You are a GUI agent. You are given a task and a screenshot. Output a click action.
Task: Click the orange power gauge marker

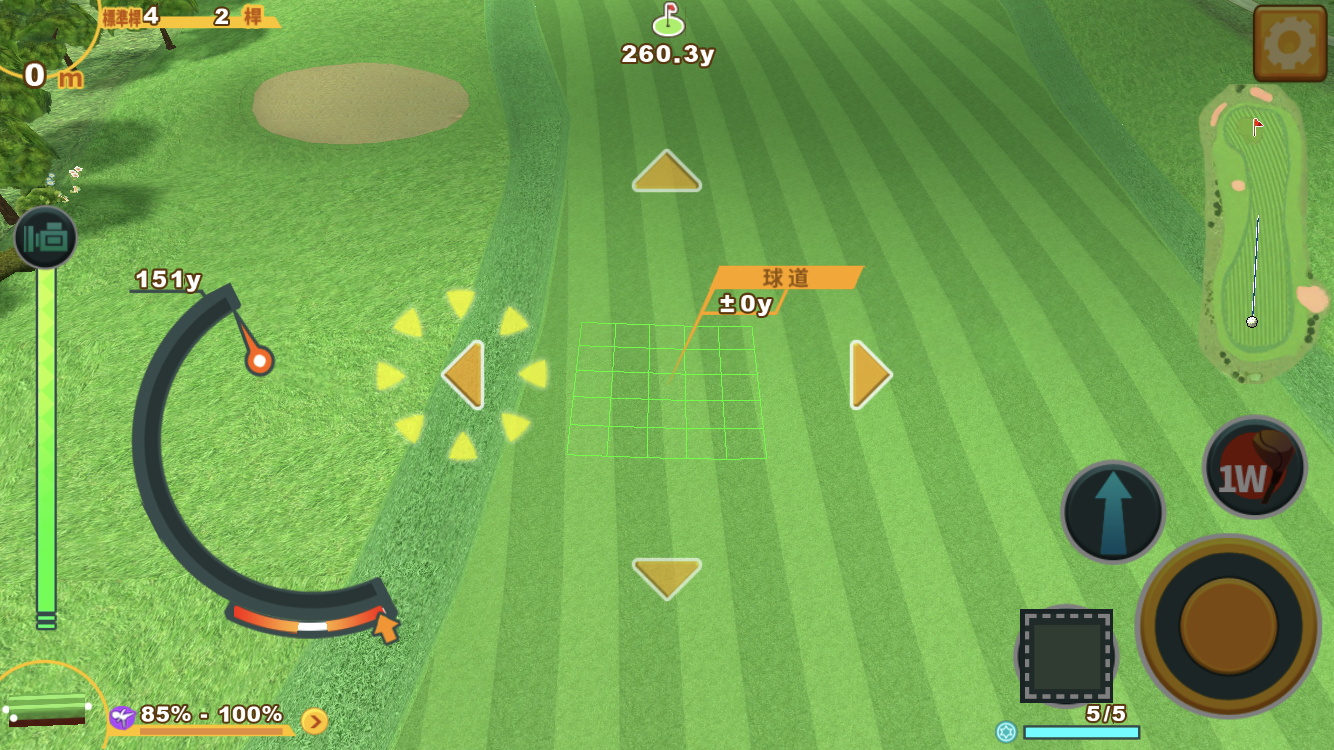(259, 360)
